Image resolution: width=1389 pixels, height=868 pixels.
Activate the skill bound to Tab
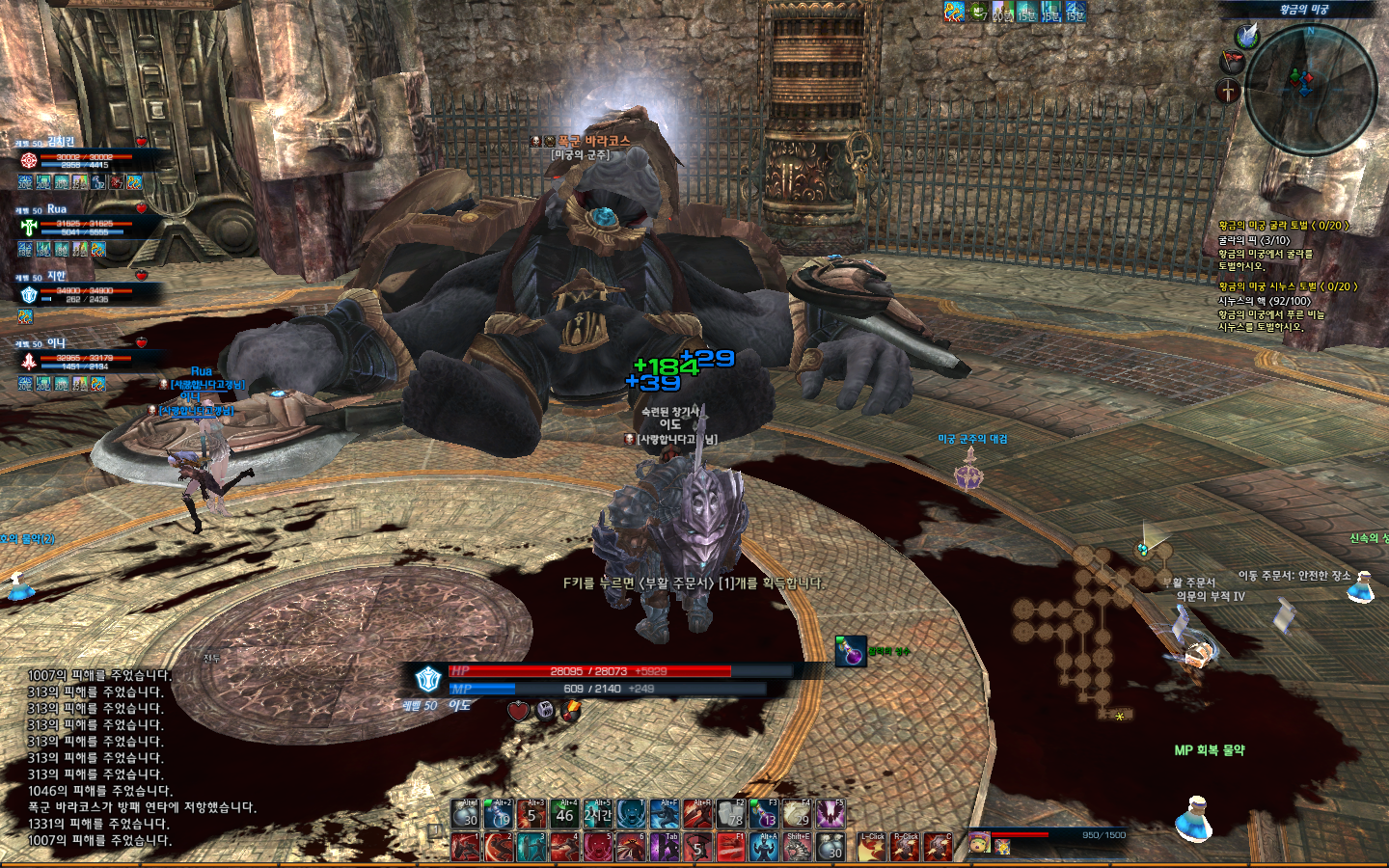click(665, 847)
